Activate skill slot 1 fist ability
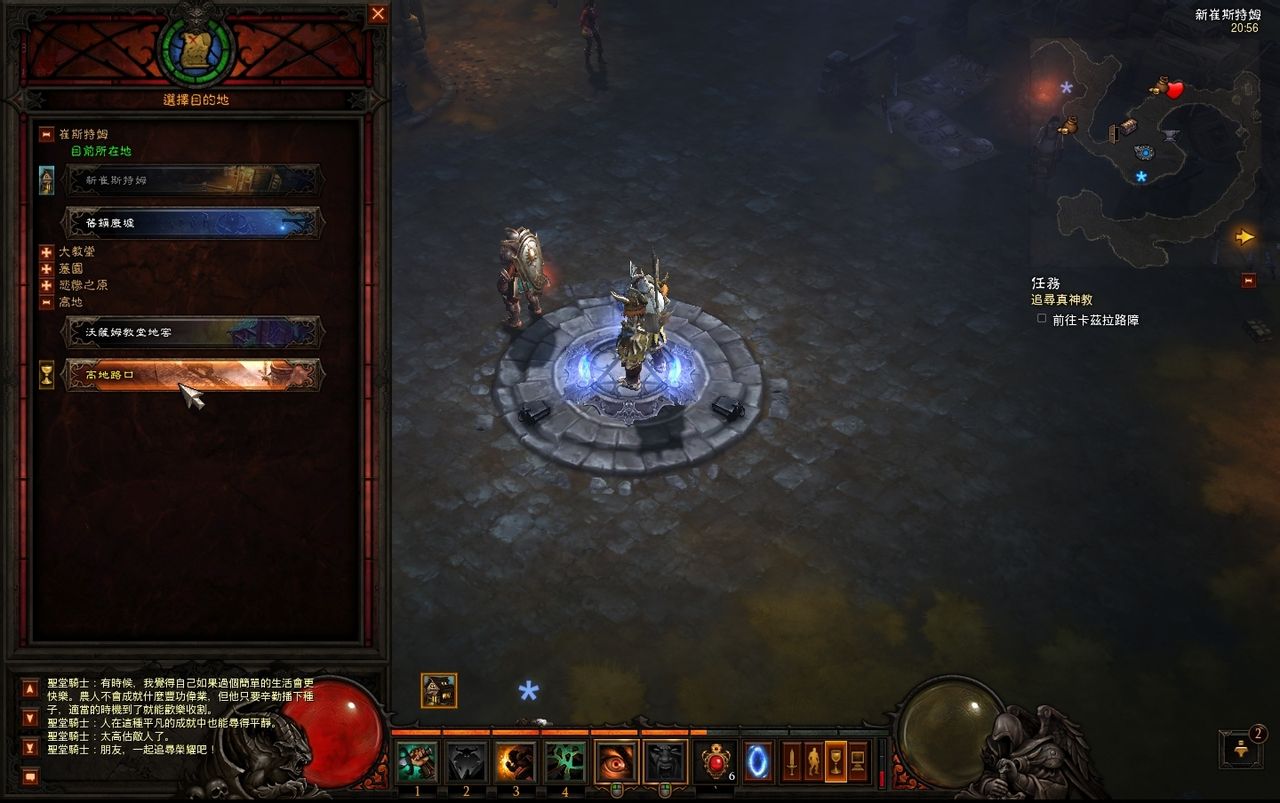 [x=417, y=762]
